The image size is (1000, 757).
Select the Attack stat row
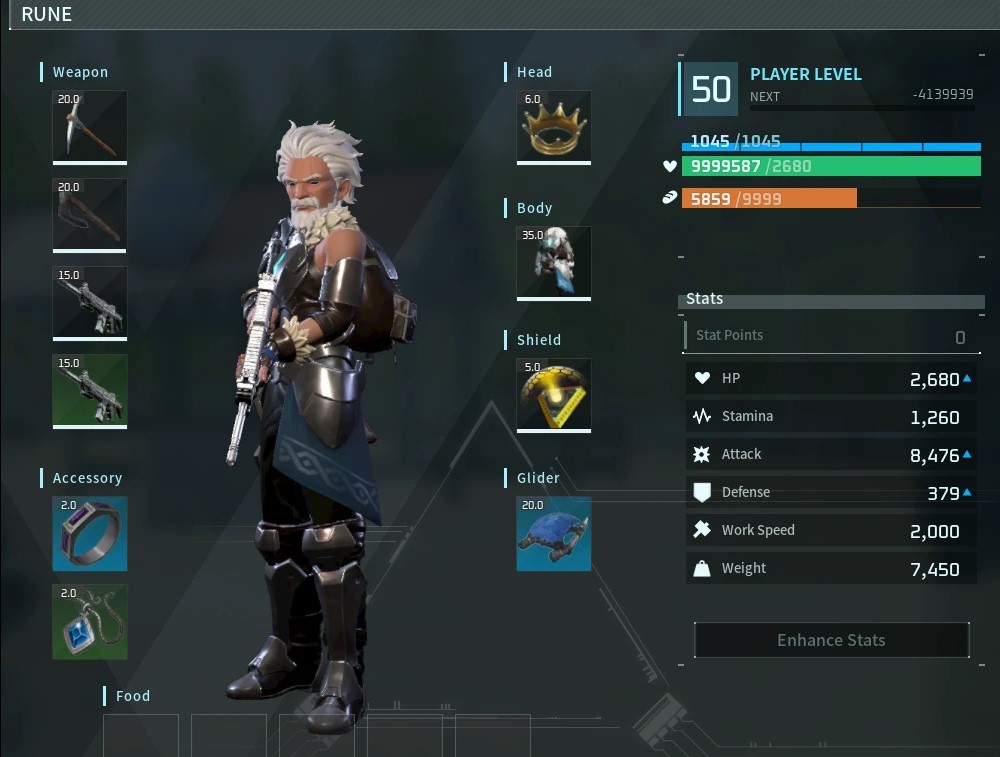pyautogui.click(x=831, y=455)
